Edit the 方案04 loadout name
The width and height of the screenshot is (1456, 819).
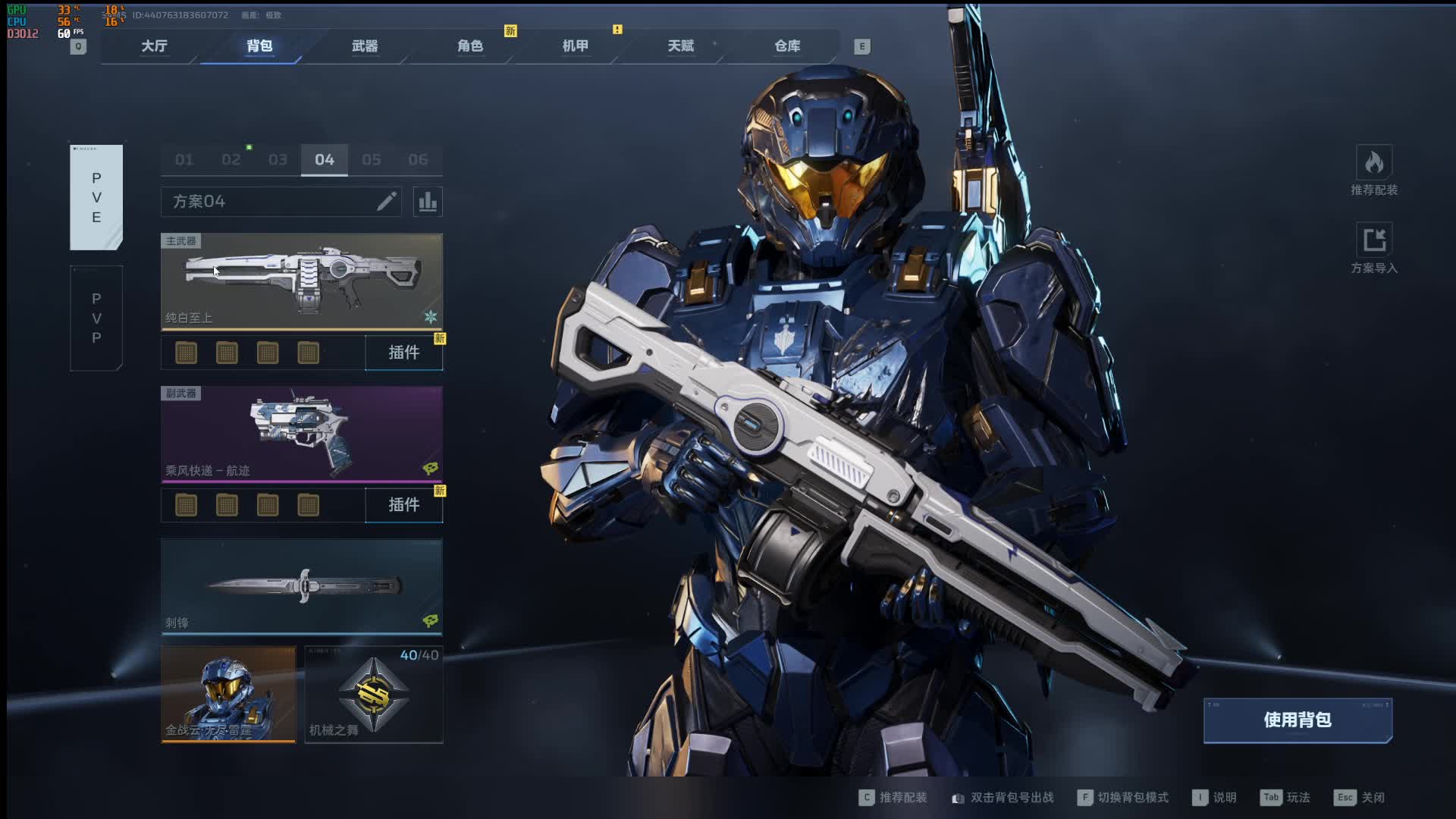pos(387,202)
